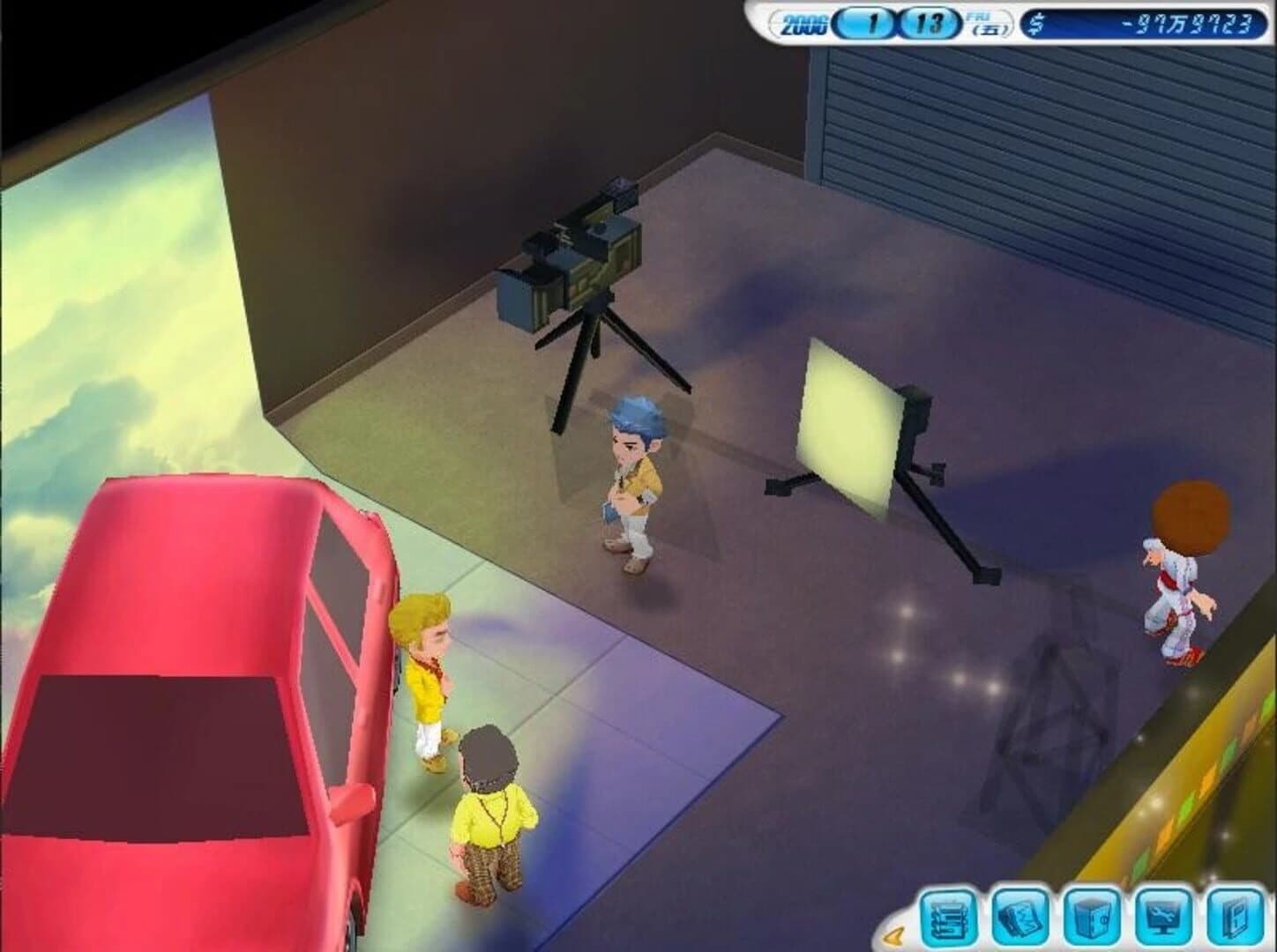Viewport: 1277px width, 952px height.
Task: Click the dollar sign on the money bar
Action: 1036,24
